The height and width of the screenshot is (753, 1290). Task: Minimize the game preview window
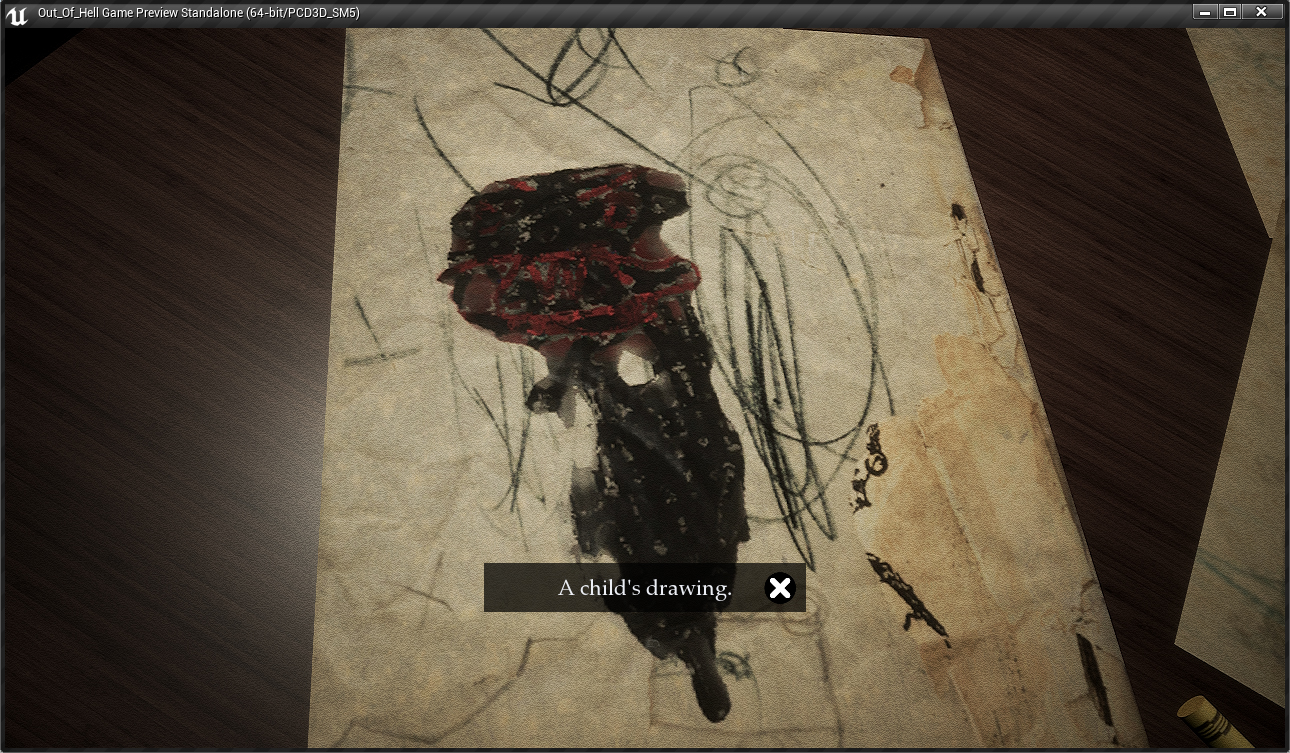(x=1205, y=12)
